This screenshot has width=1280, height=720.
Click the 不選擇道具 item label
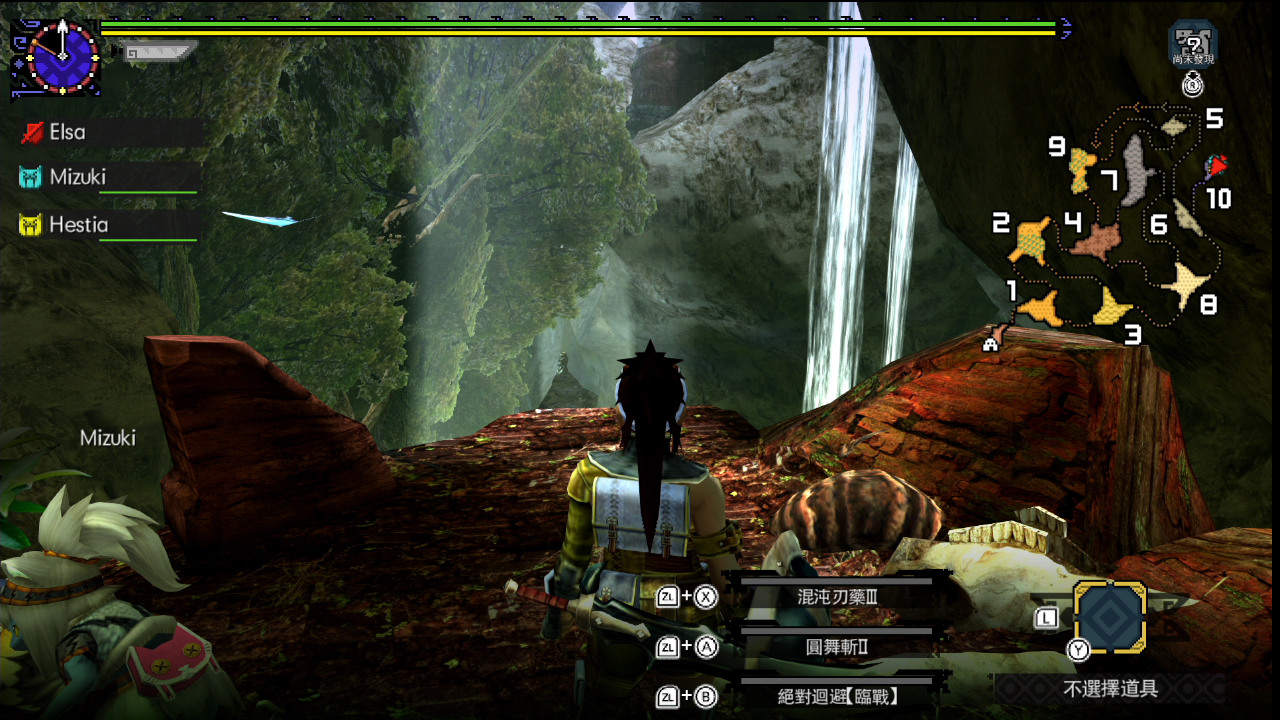click(1110, 688)
